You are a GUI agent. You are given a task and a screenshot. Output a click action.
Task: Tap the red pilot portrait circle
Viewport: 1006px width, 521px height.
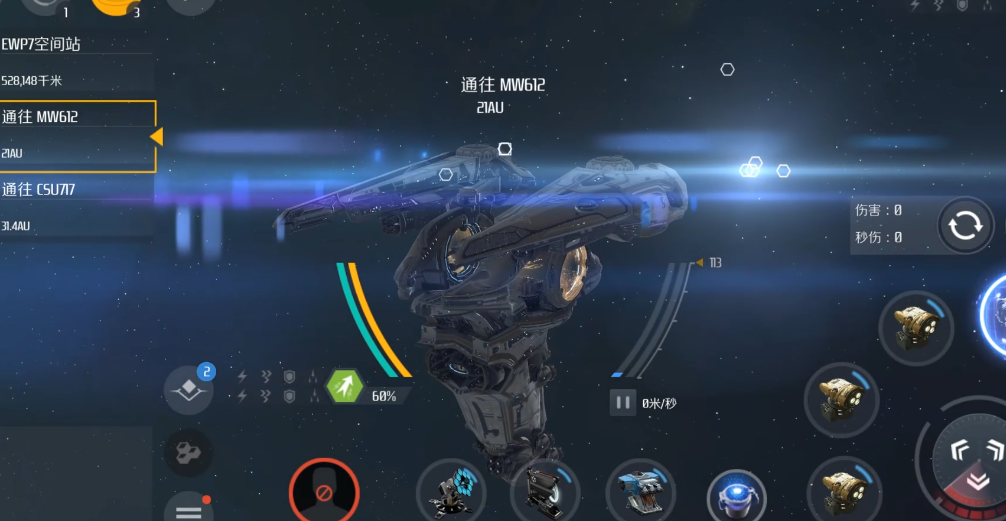[324, 491]
